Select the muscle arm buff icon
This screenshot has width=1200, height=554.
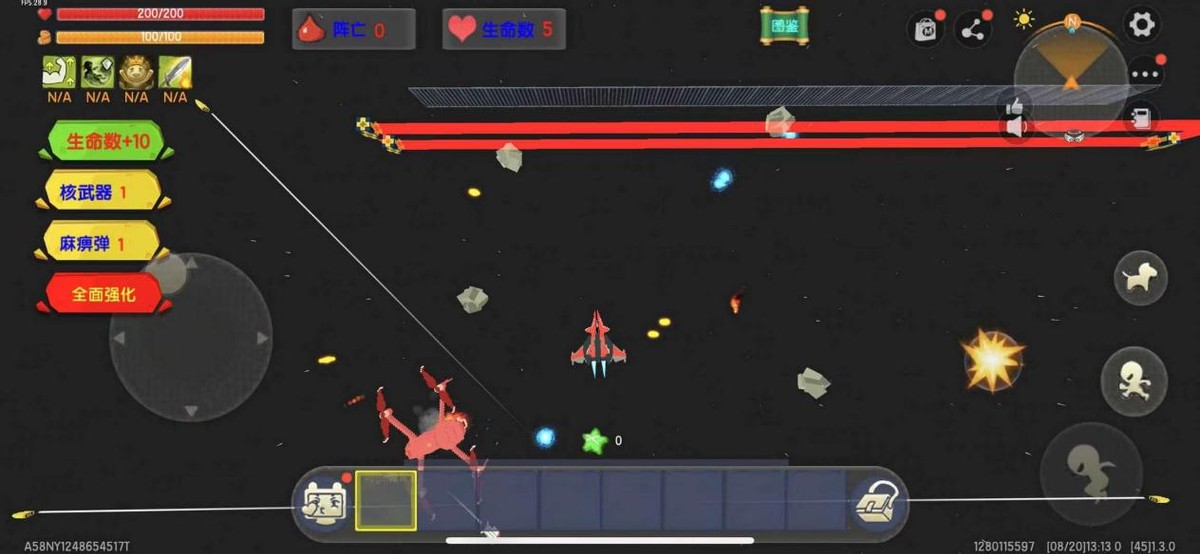tap(58, 73)
